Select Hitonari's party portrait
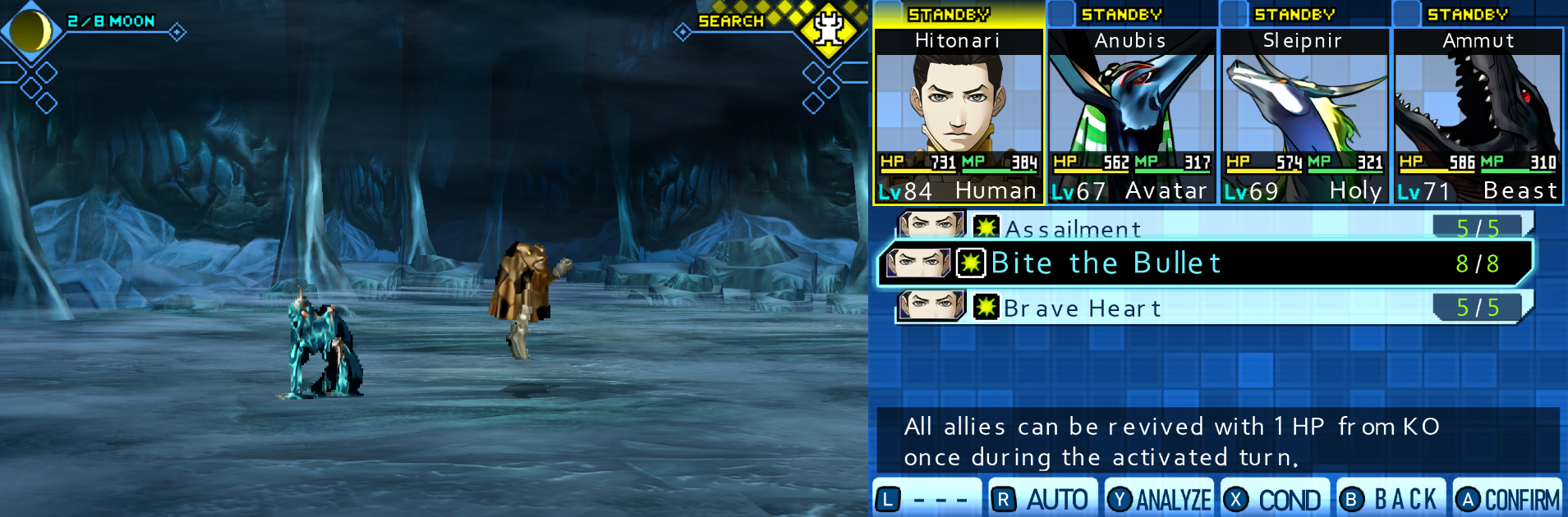1568x517 pixels. tap(958, 103)
